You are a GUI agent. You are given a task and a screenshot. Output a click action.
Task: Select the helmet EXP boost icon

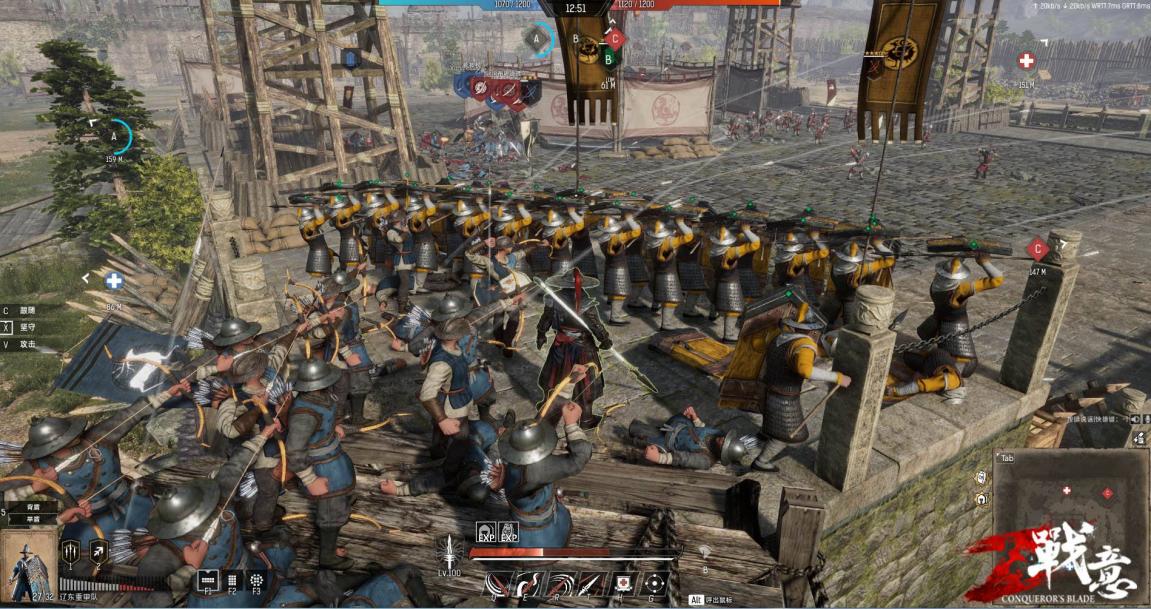pyautogui.click(x=485, y=533)
